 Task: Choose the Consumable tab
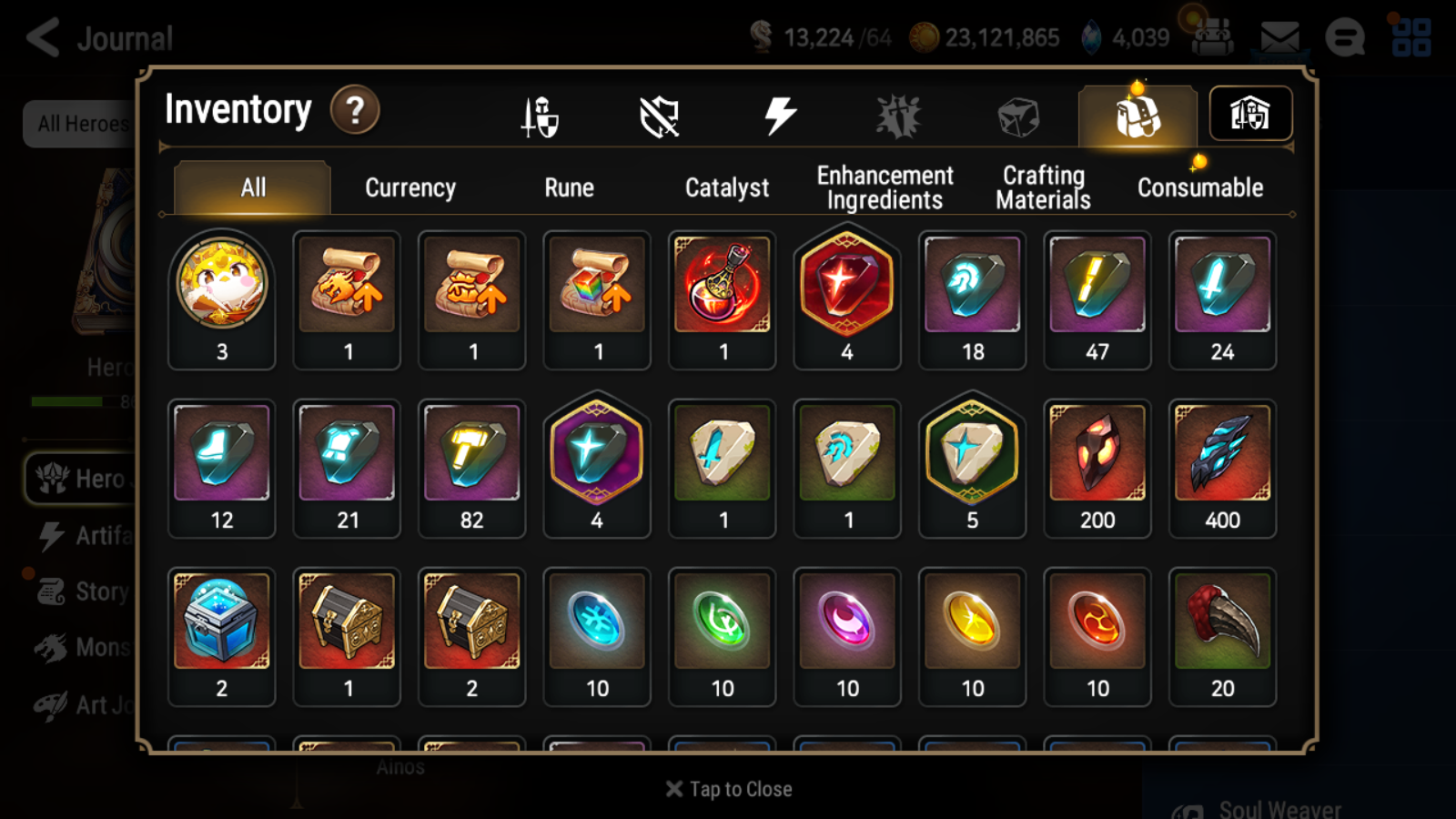point(1200,187)
